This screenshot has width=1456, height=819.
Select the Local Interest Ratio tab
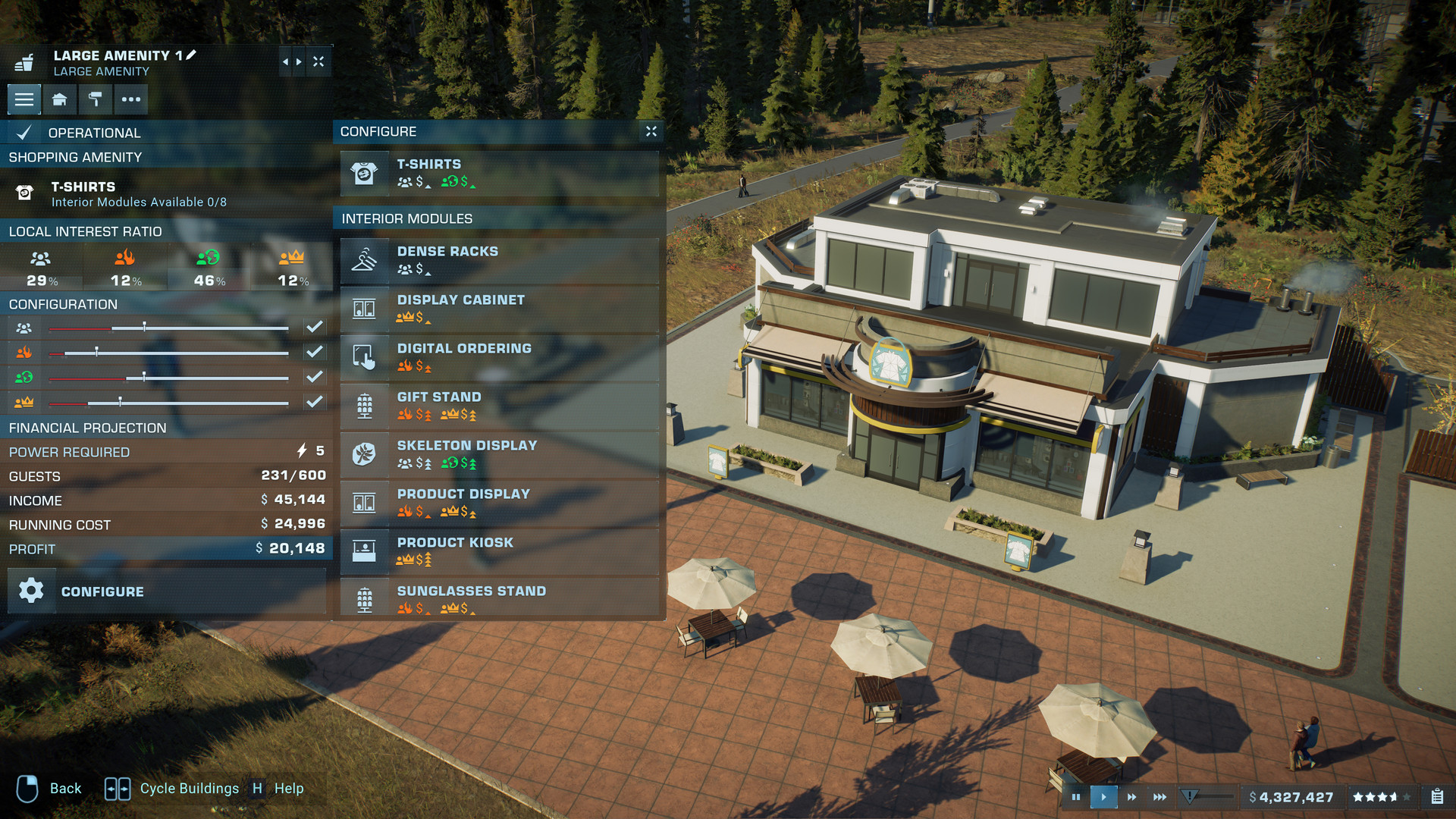pos(86,232)
